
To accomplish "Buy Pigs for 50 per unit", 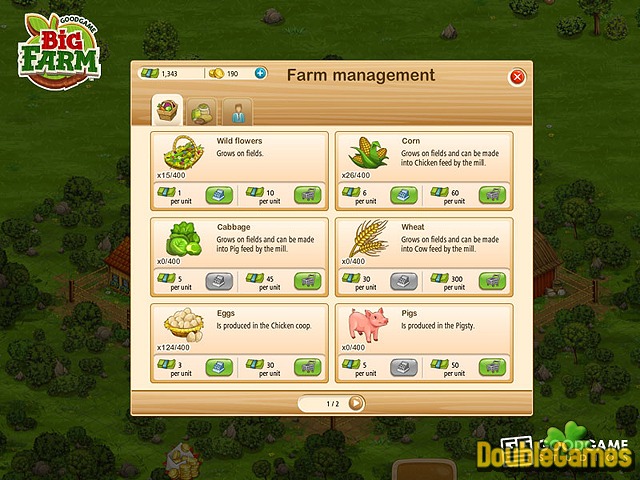I will [492, 367].
